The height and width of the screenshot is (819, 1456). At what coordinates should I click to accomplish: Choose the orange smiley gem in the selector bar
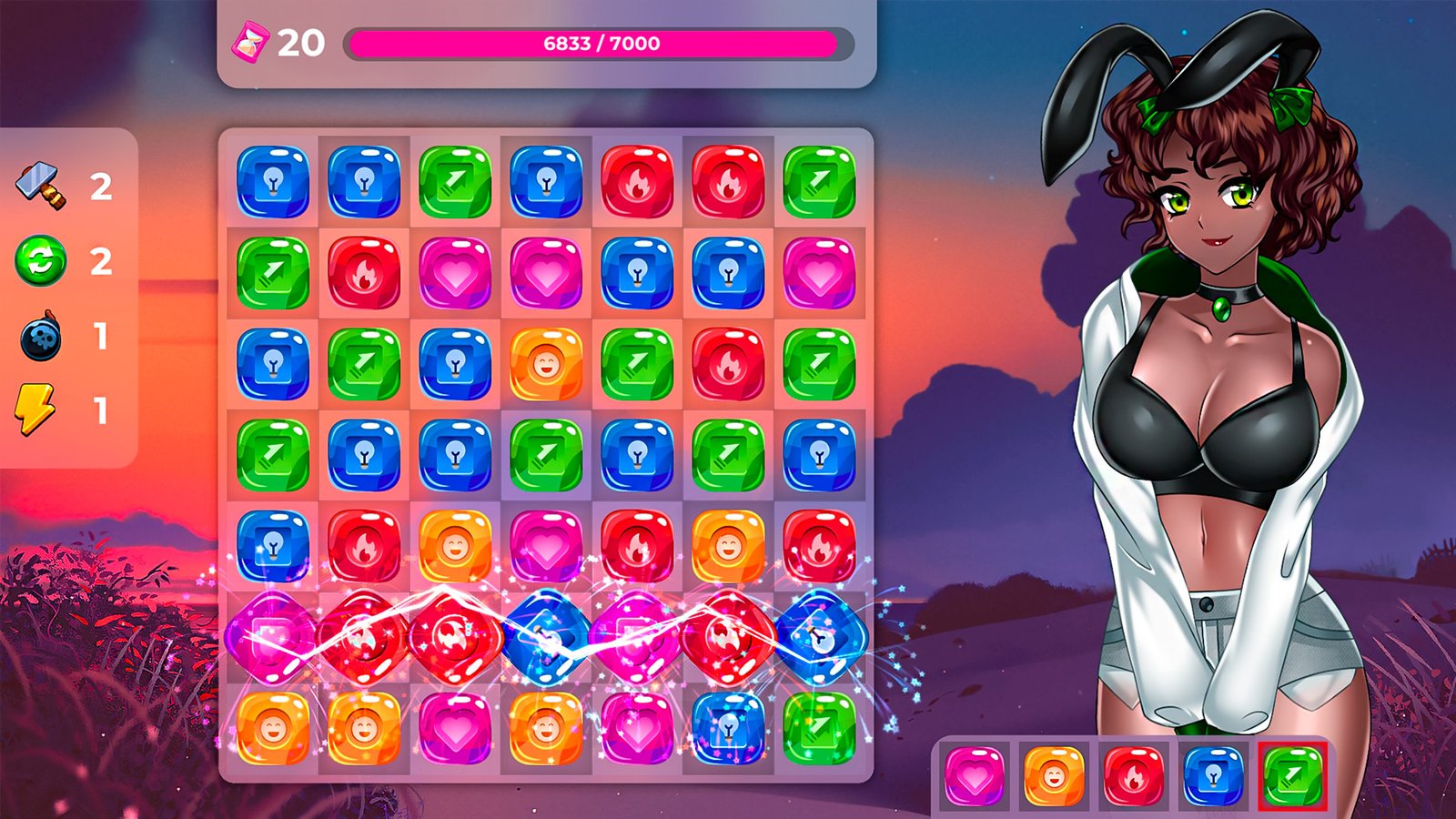[x=1054, y=776]
